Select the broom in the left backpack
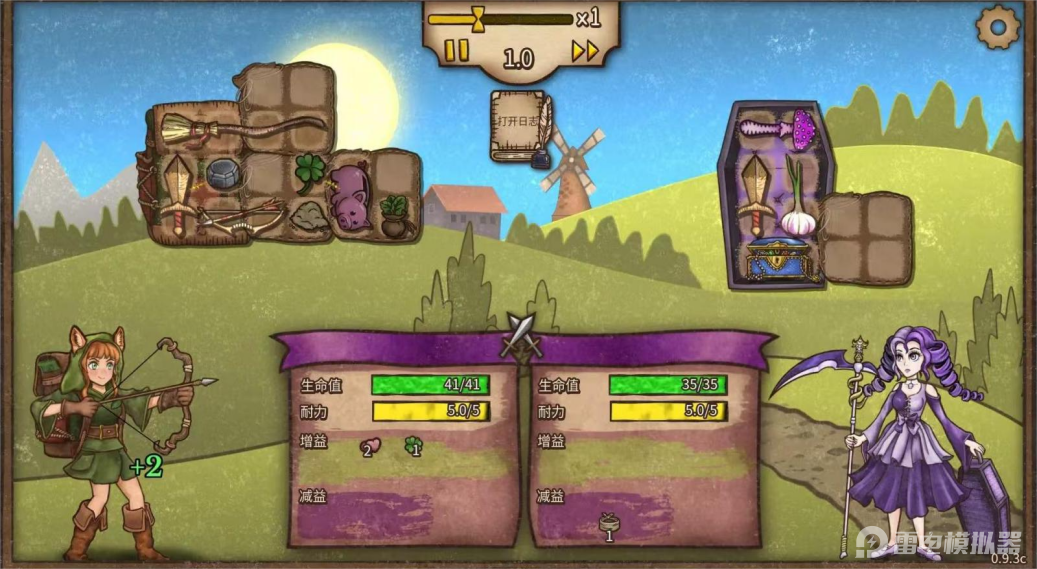Image resolution: width=1037 pixels, height=569 pixels. point(240,129)
